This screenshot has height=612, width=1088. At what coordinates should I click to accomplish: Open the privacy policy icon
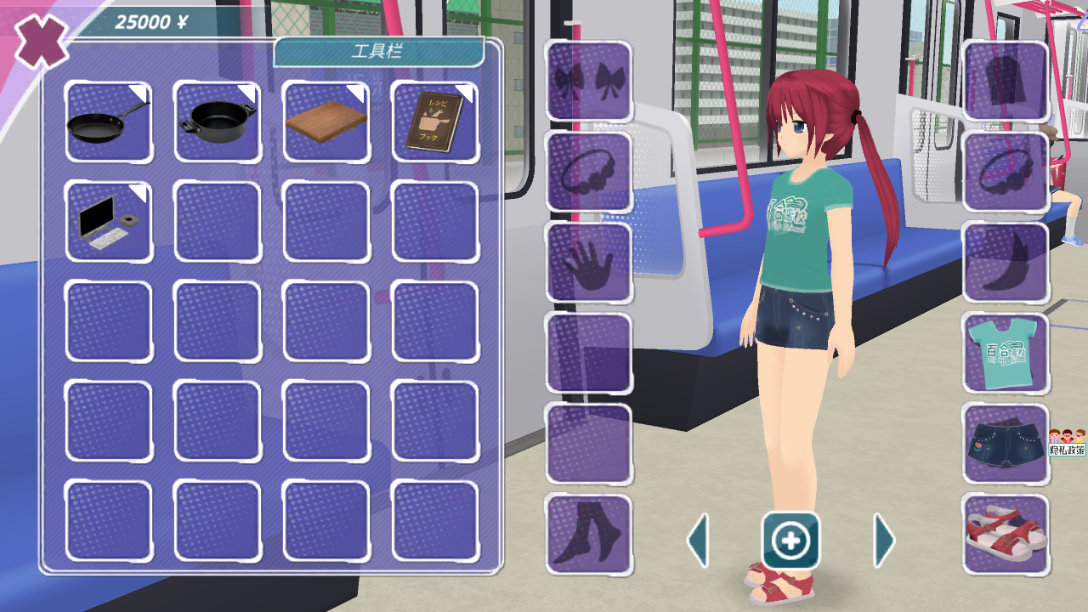point(1067,441)
